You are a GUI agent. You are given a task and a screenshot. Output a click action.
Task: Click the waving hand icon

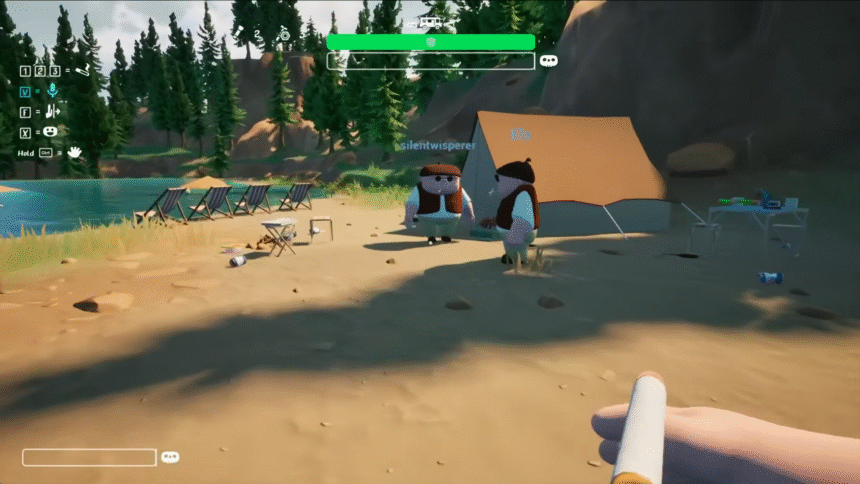(73, 152)
